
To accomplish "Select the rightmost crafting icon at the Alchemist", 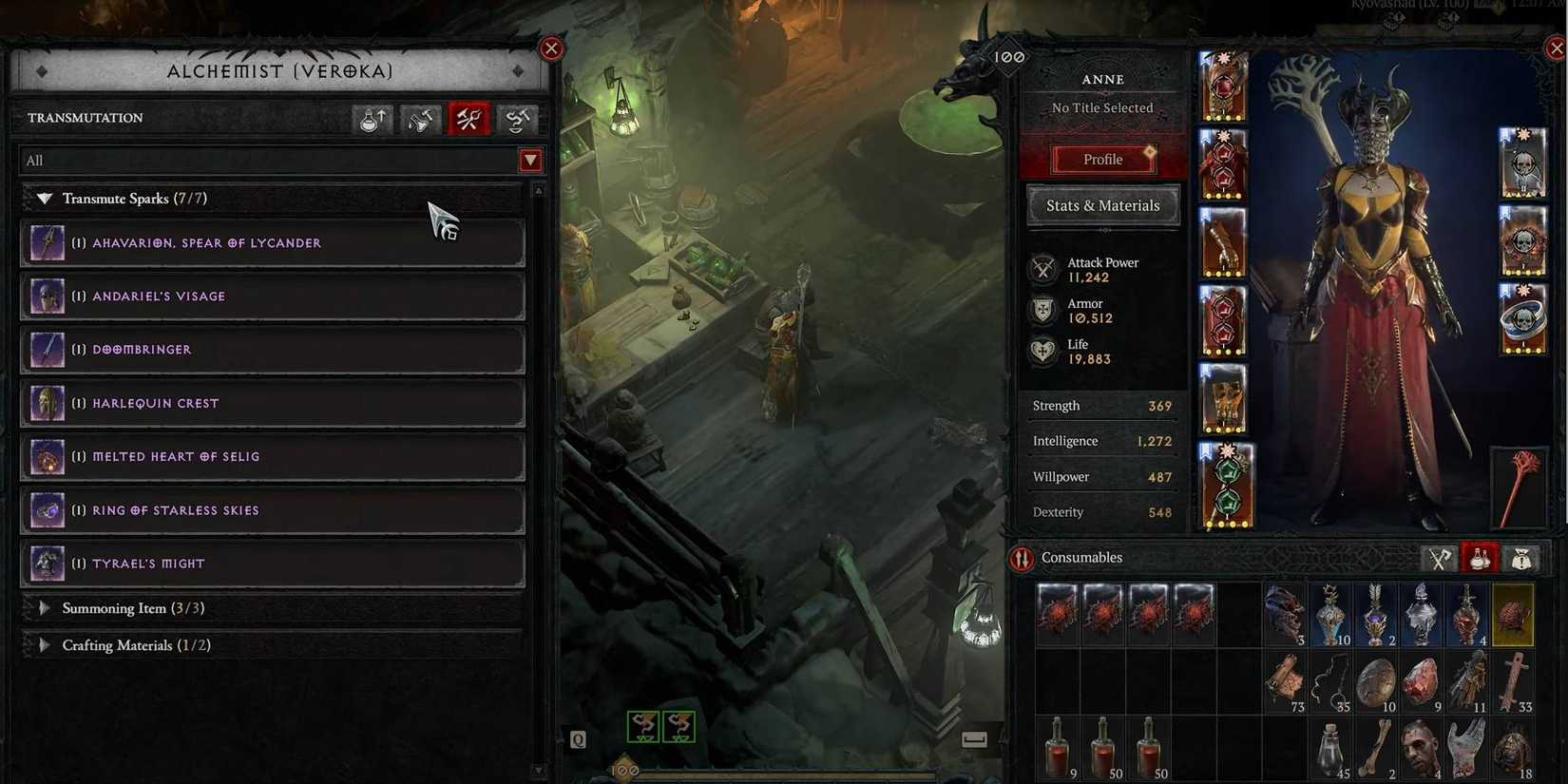I will coord(516,119).
